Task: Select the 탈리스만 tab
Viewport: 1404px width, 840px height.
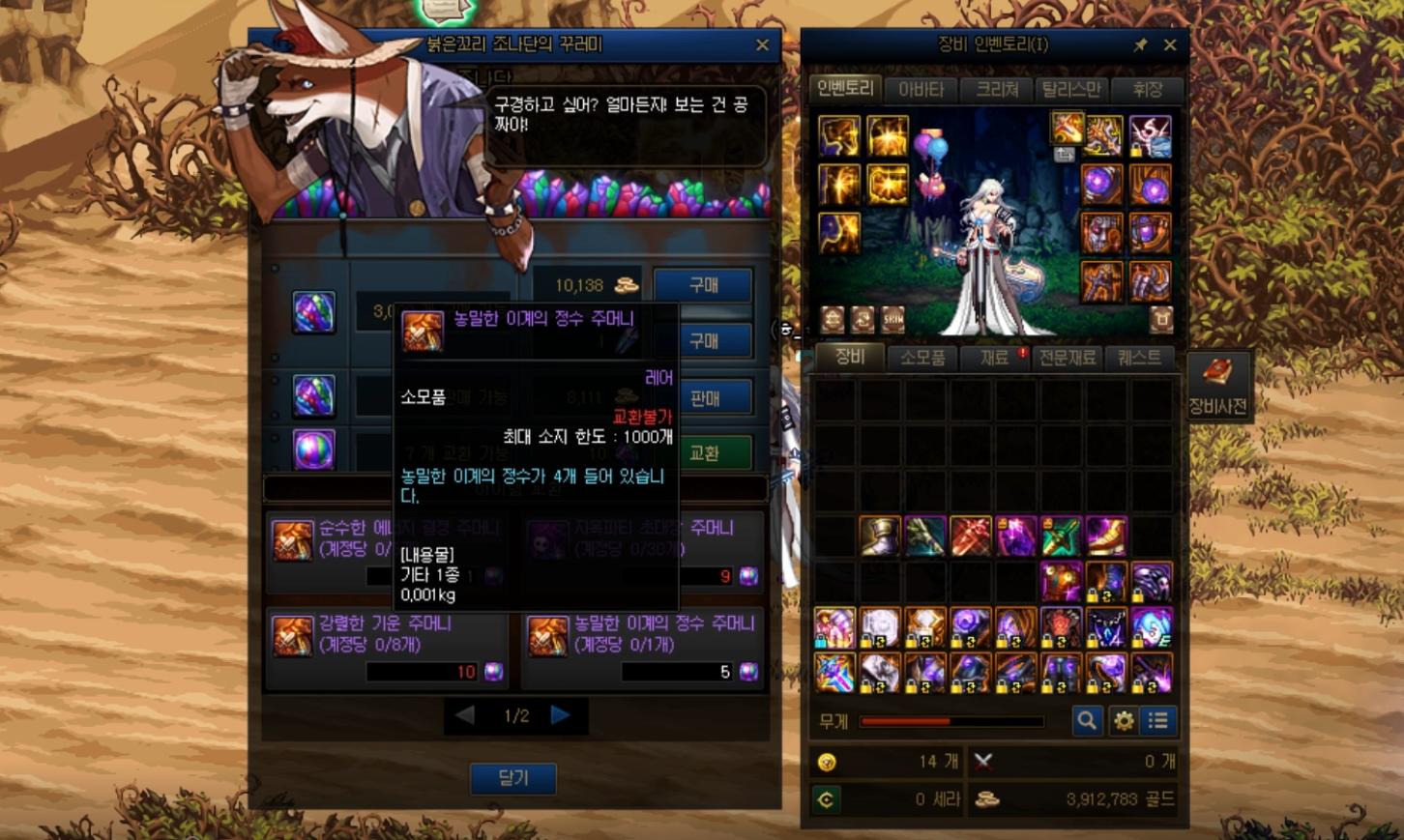Action: click(1071, 90)
